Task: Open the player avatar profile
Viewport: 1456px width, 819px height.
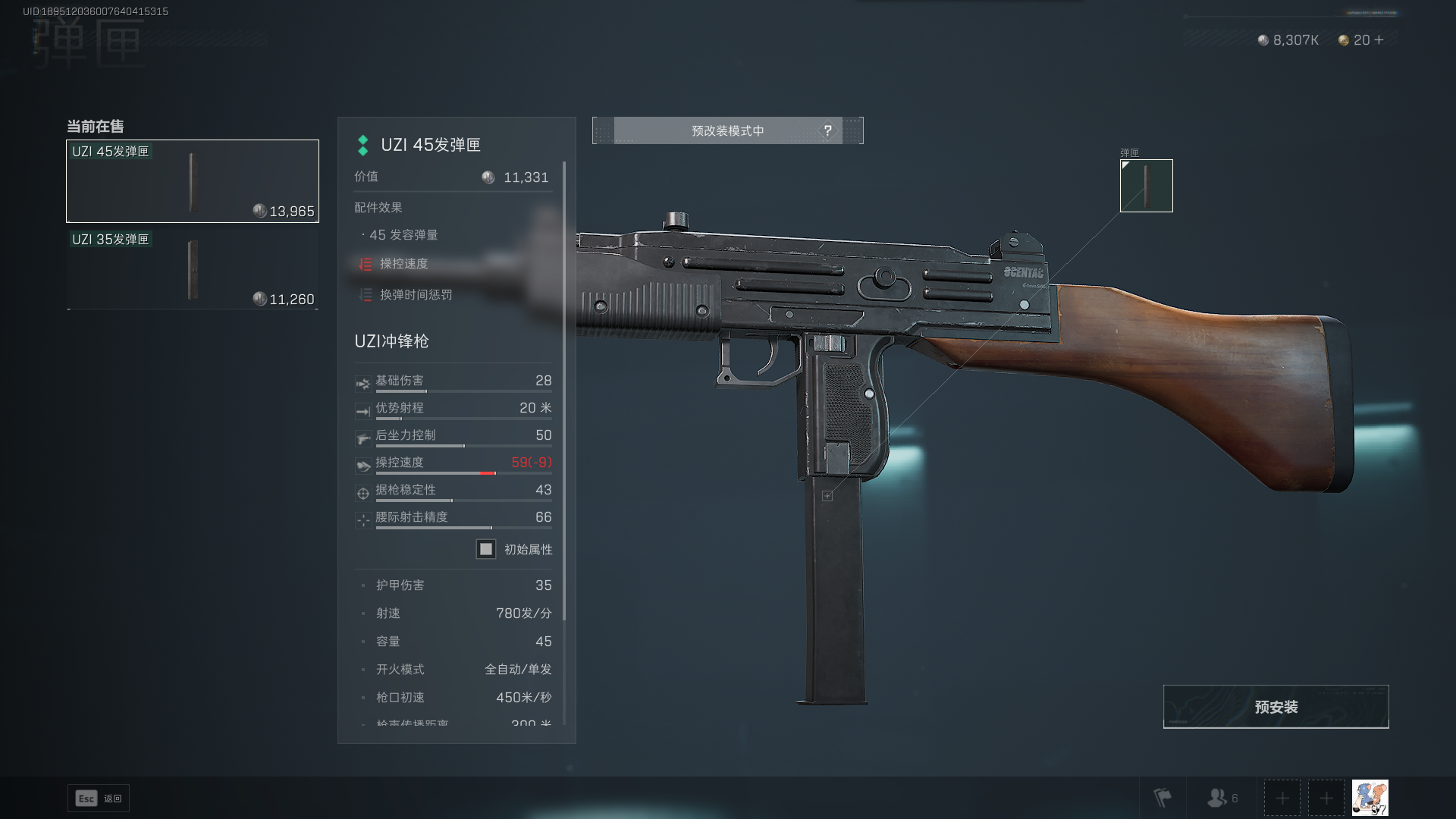Action: pos(1370,798)
